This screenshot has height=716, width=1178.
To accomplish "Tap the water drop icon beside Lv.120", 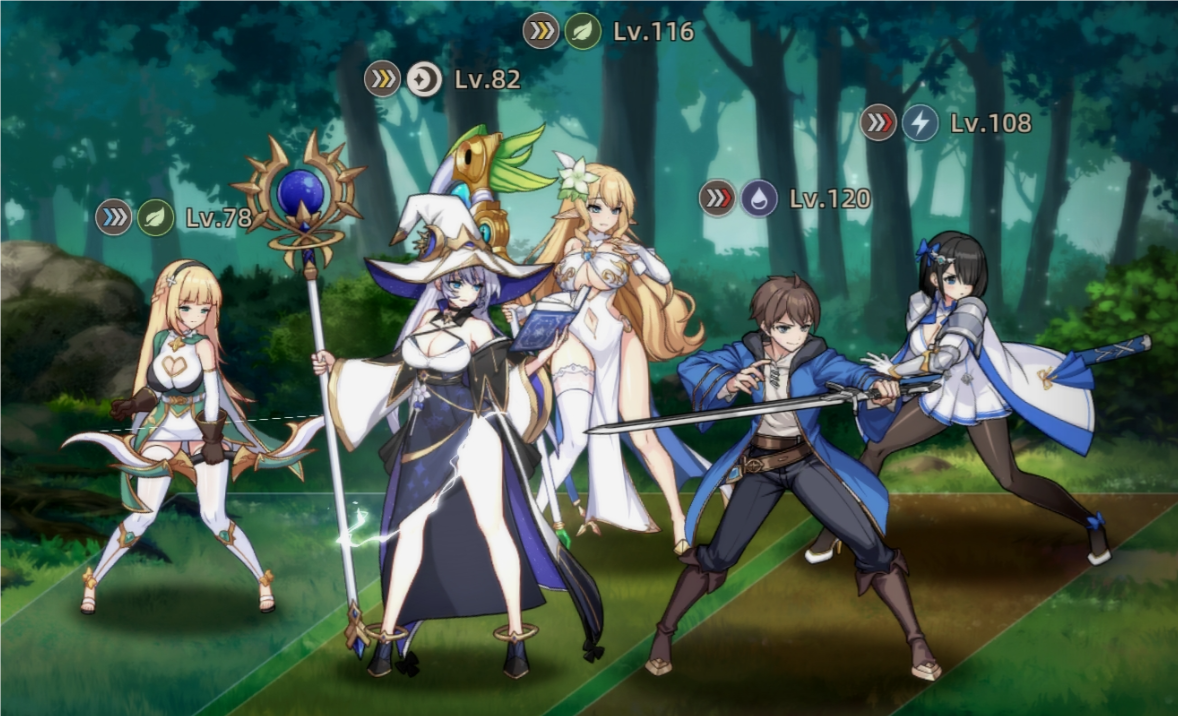I will tap(759, 198).
